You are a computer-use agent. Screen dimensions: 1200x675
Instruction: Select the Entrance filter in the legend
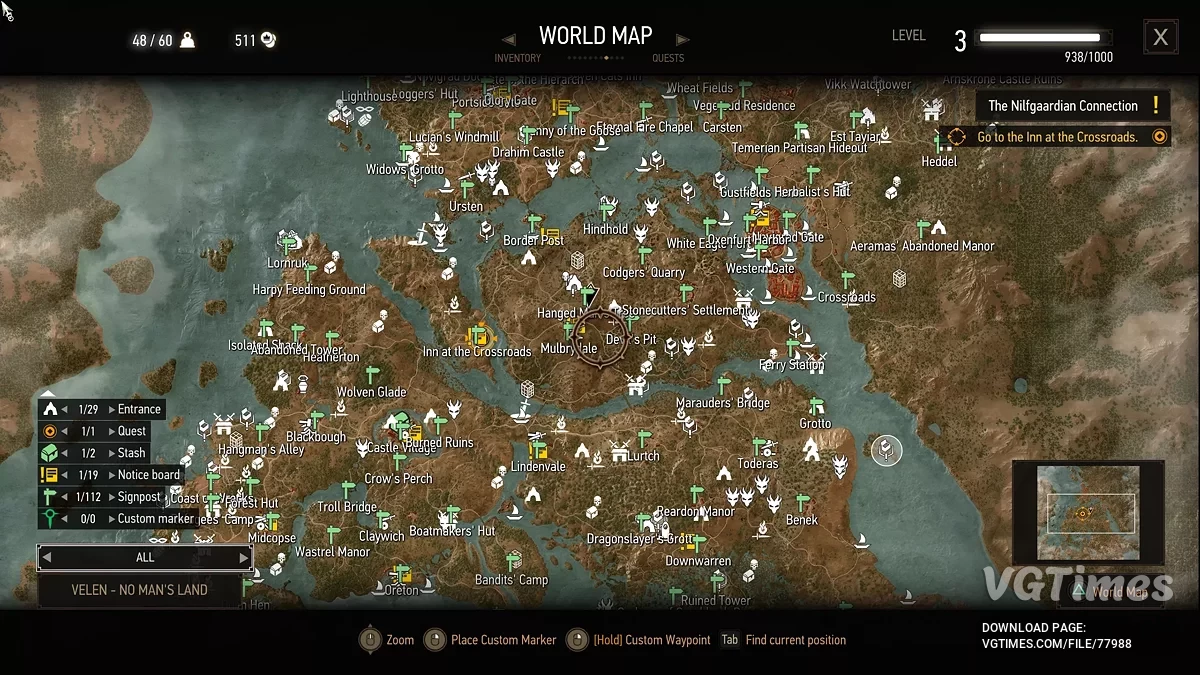pos(138,409)
